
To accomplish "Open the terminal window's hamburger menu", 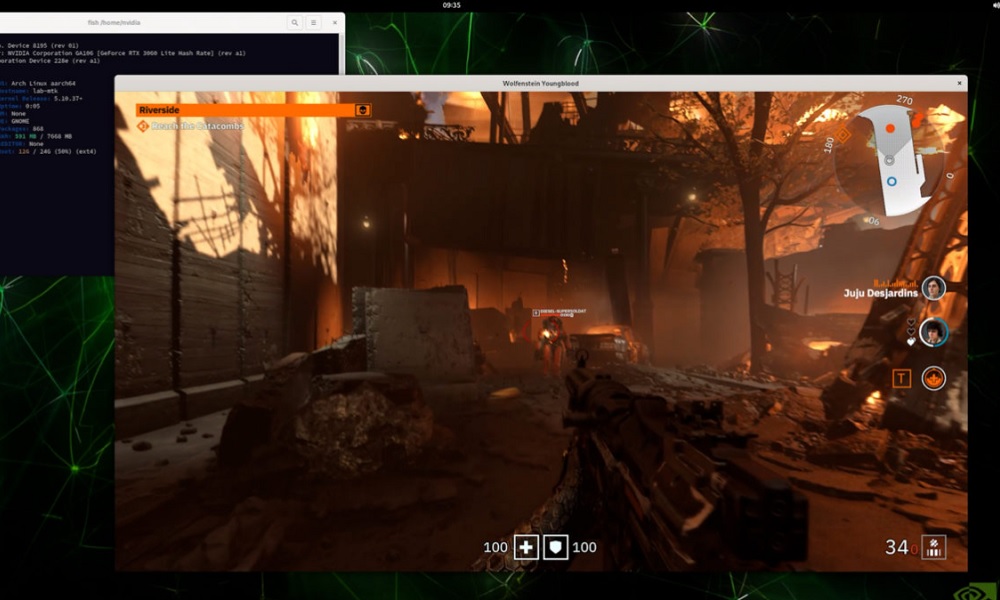I will coord(314,22).
